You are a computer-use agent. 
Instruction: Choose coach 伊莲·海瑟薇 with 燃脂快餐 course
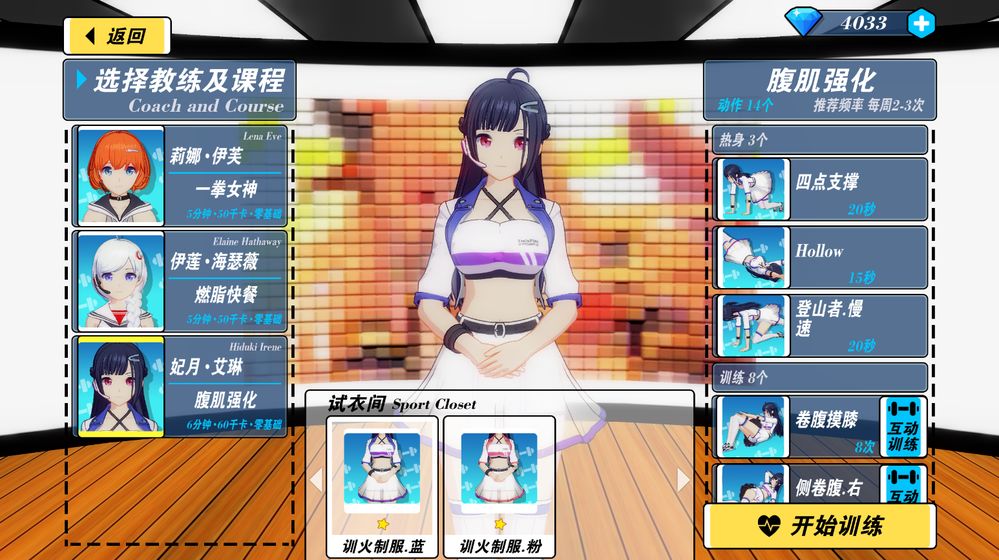(x=180, y=281)
